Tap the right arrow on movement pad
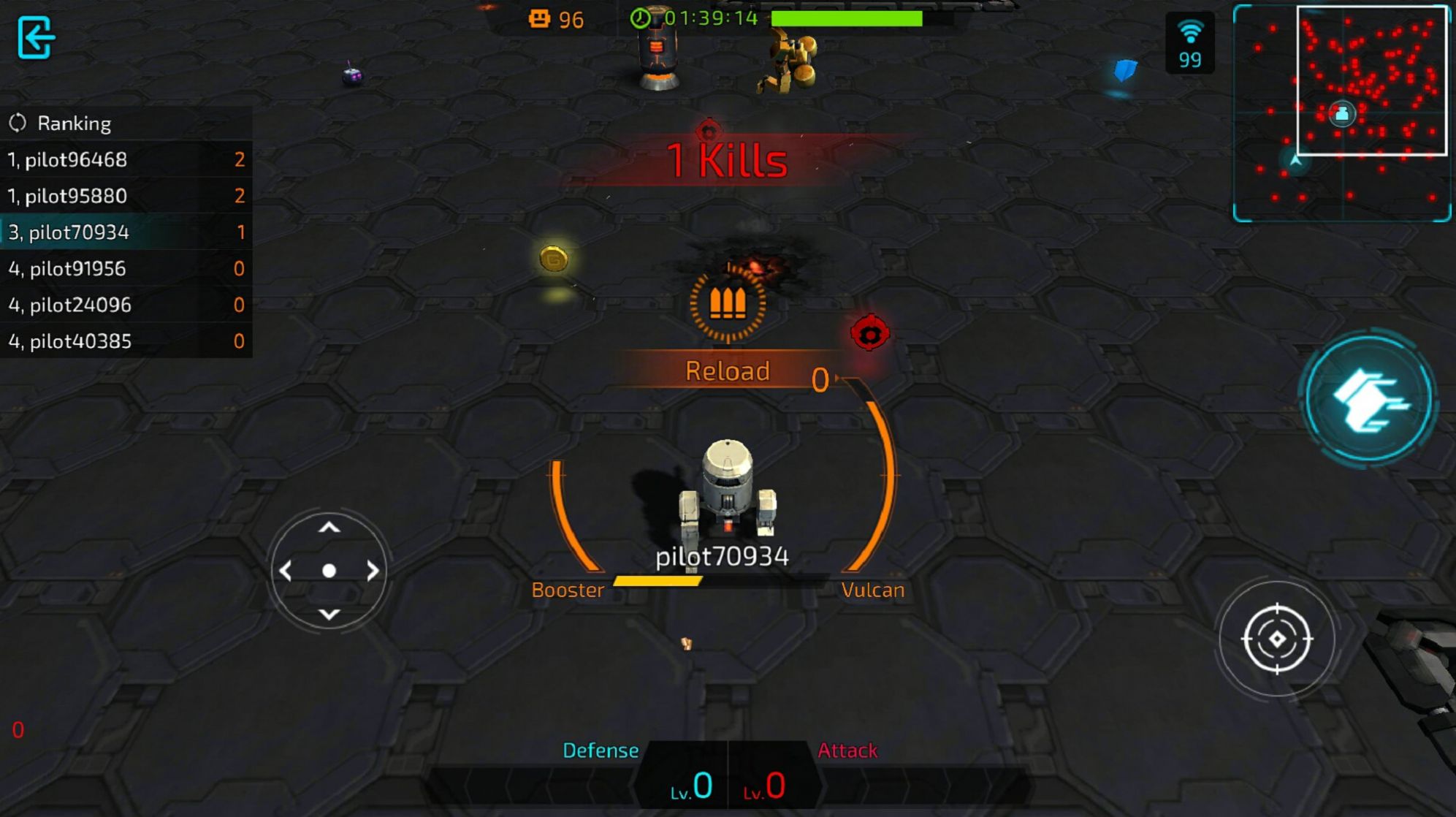1456x817 pixels. [x=373, y=571]
